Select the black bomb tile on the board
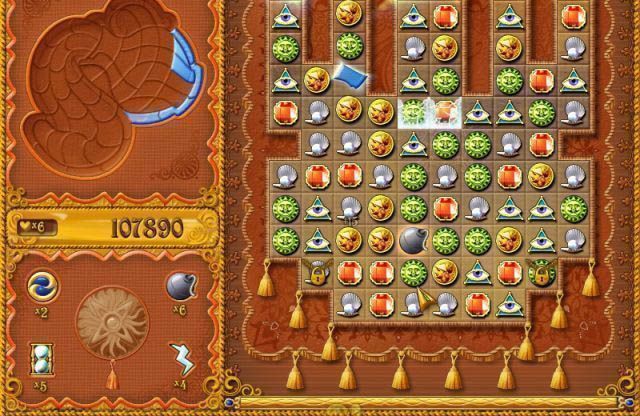640x416 pixels. [x=412, y=239]
